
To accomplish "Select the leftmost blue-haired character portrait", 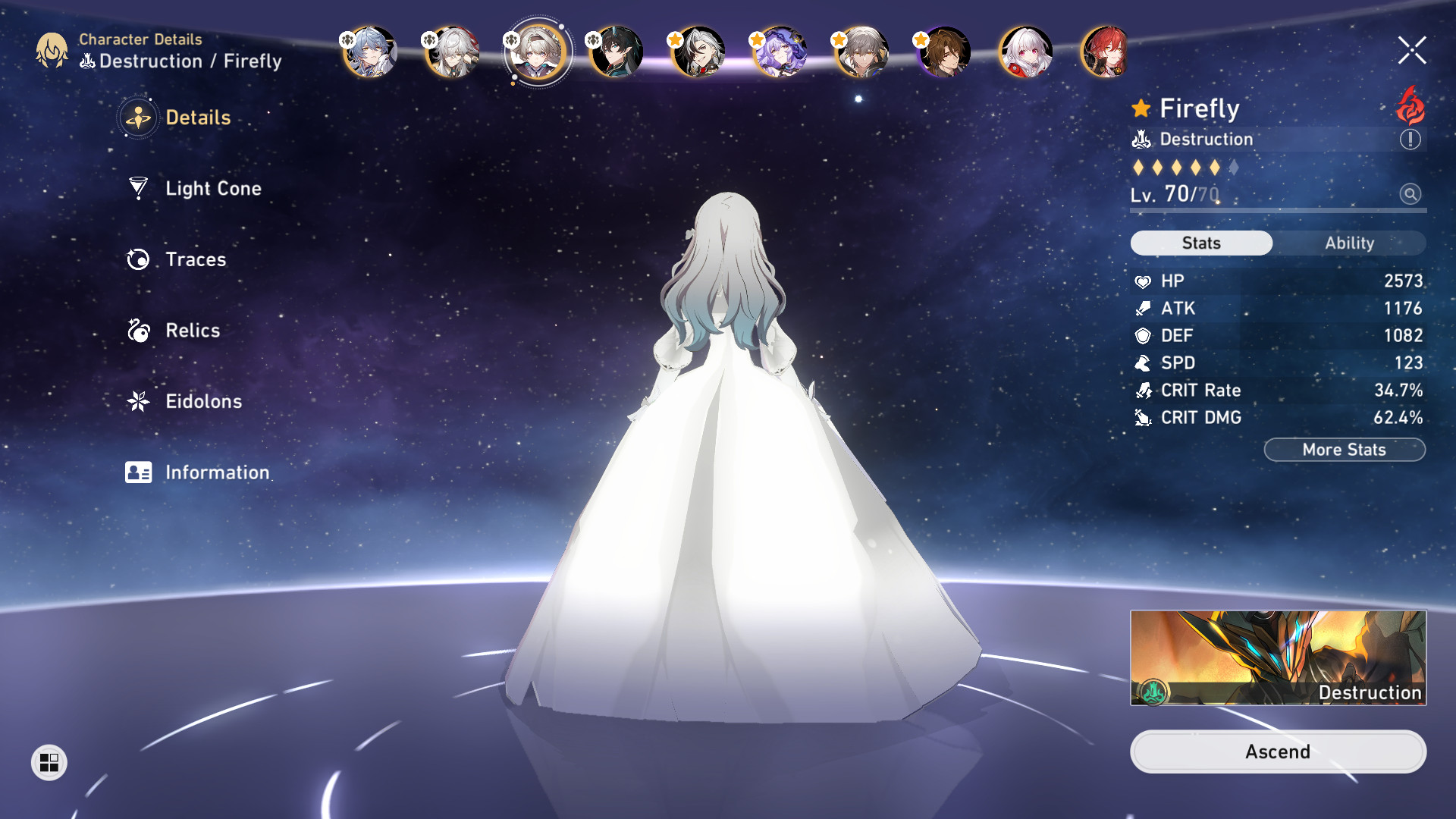I will pyautogui.click(x=369, y=52).
